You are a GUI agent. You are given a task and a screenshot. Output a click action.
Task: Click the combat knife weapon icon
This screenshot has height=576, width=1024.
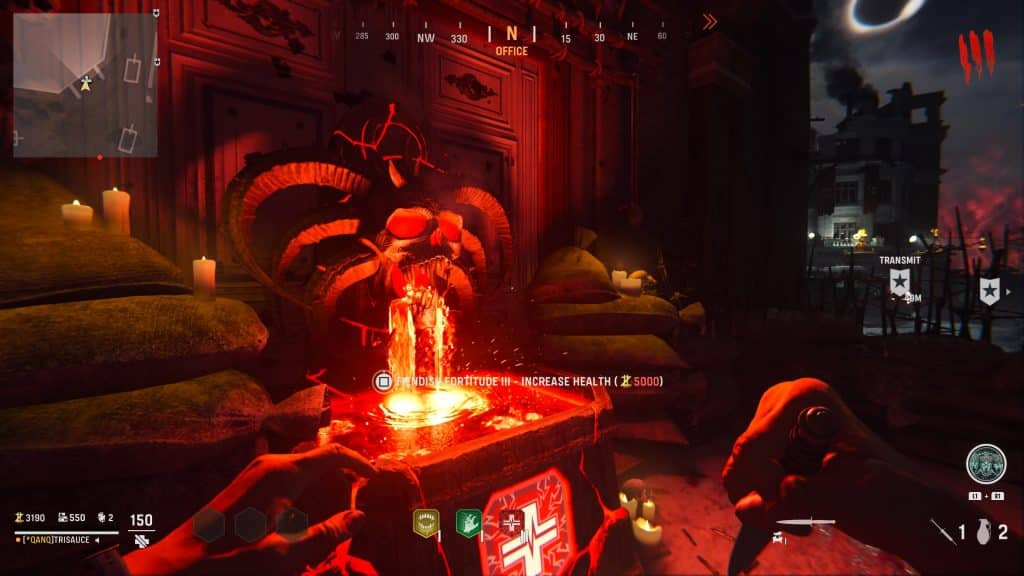(x=805, y=522)
